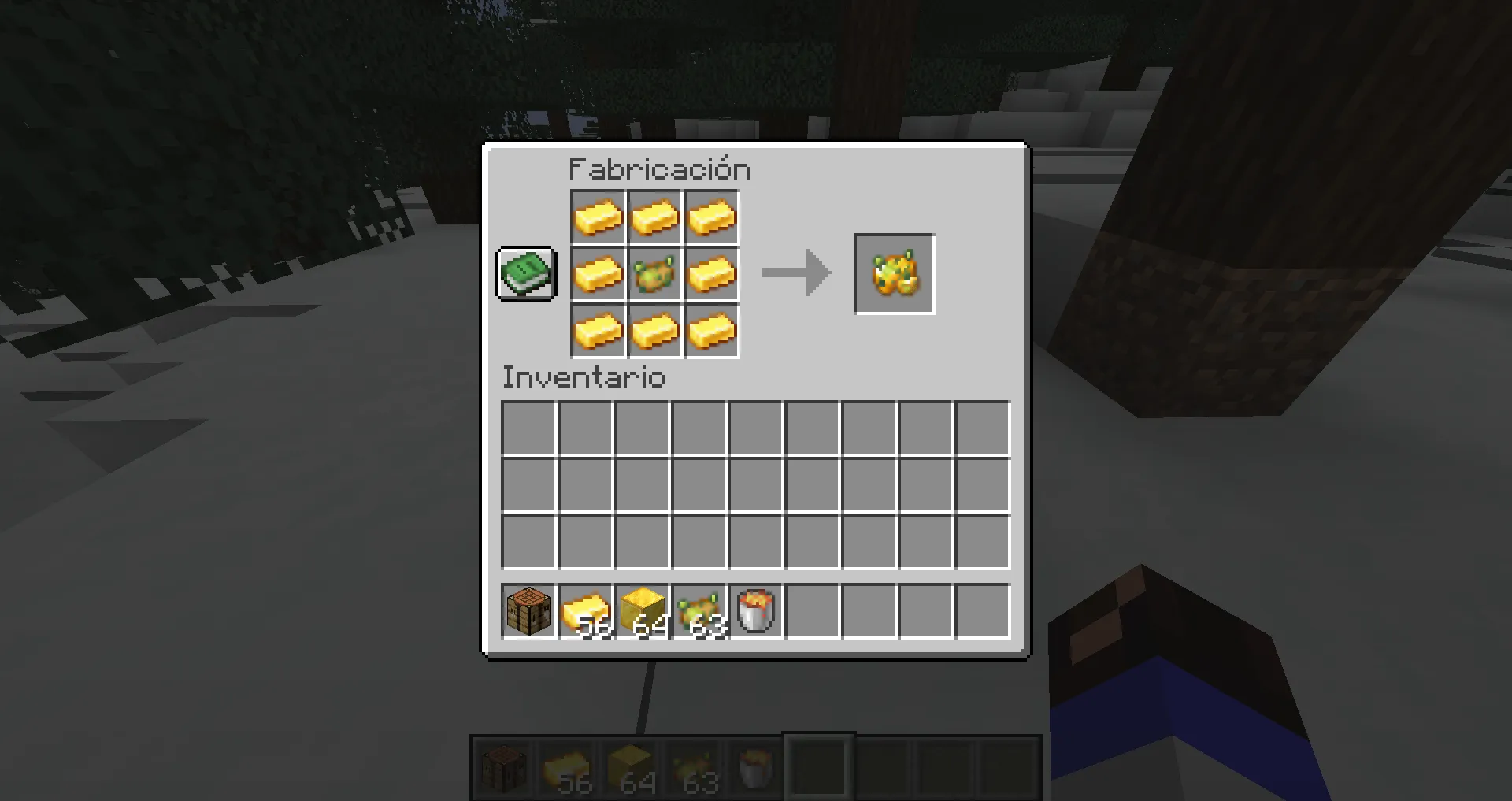Screen dimensions: 1512x801
Task: Click the bottom-right gold ingot in crafting grid
Action: (x=711, y=331)
